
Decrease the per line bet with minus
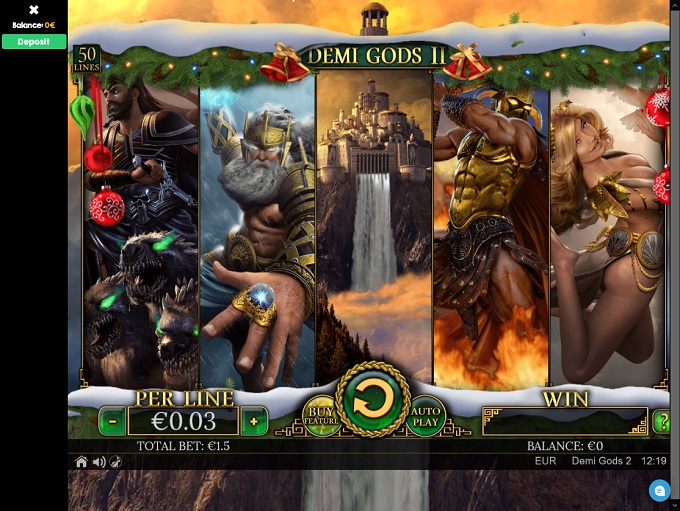(113, 421)
